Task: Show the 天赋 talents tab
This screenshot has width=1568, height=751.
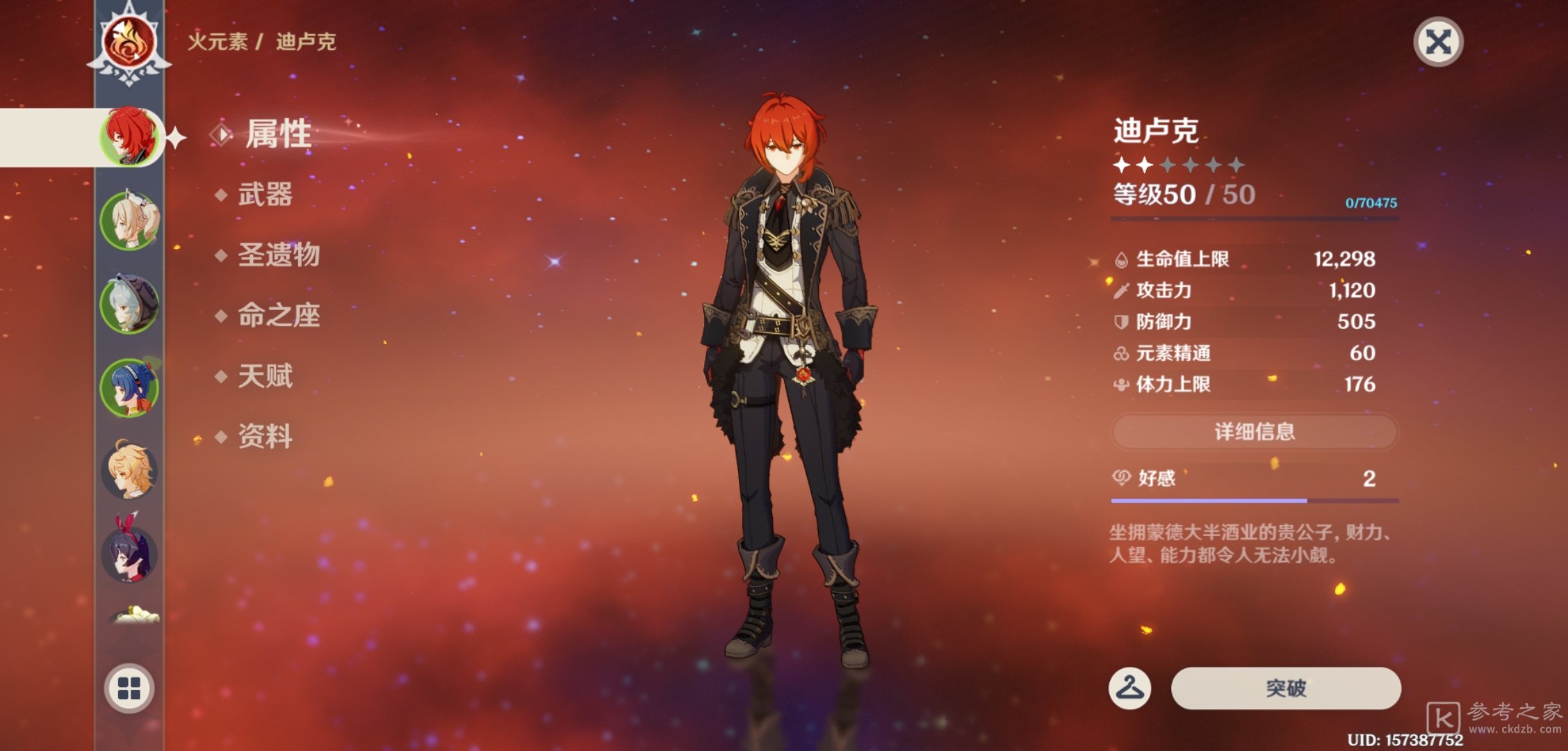Action: [265, 376]
